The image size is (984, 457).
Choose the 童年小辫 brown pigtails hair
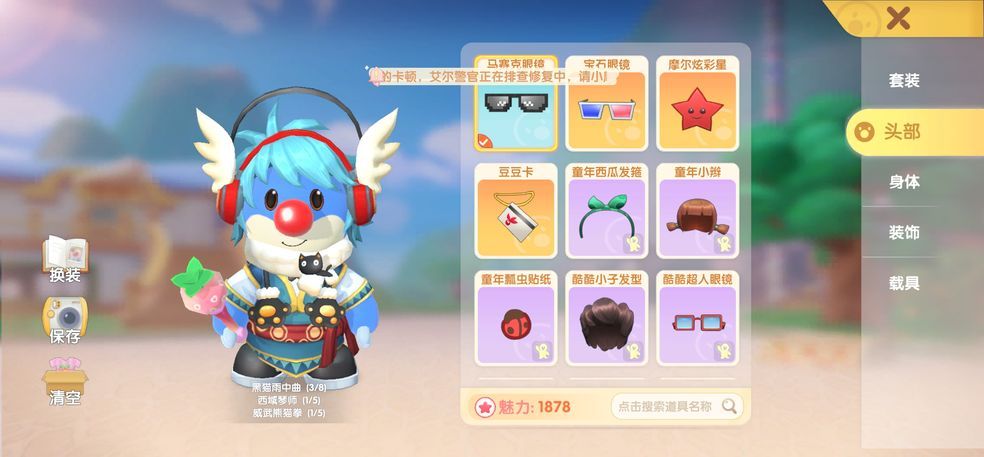coord(697,212)
